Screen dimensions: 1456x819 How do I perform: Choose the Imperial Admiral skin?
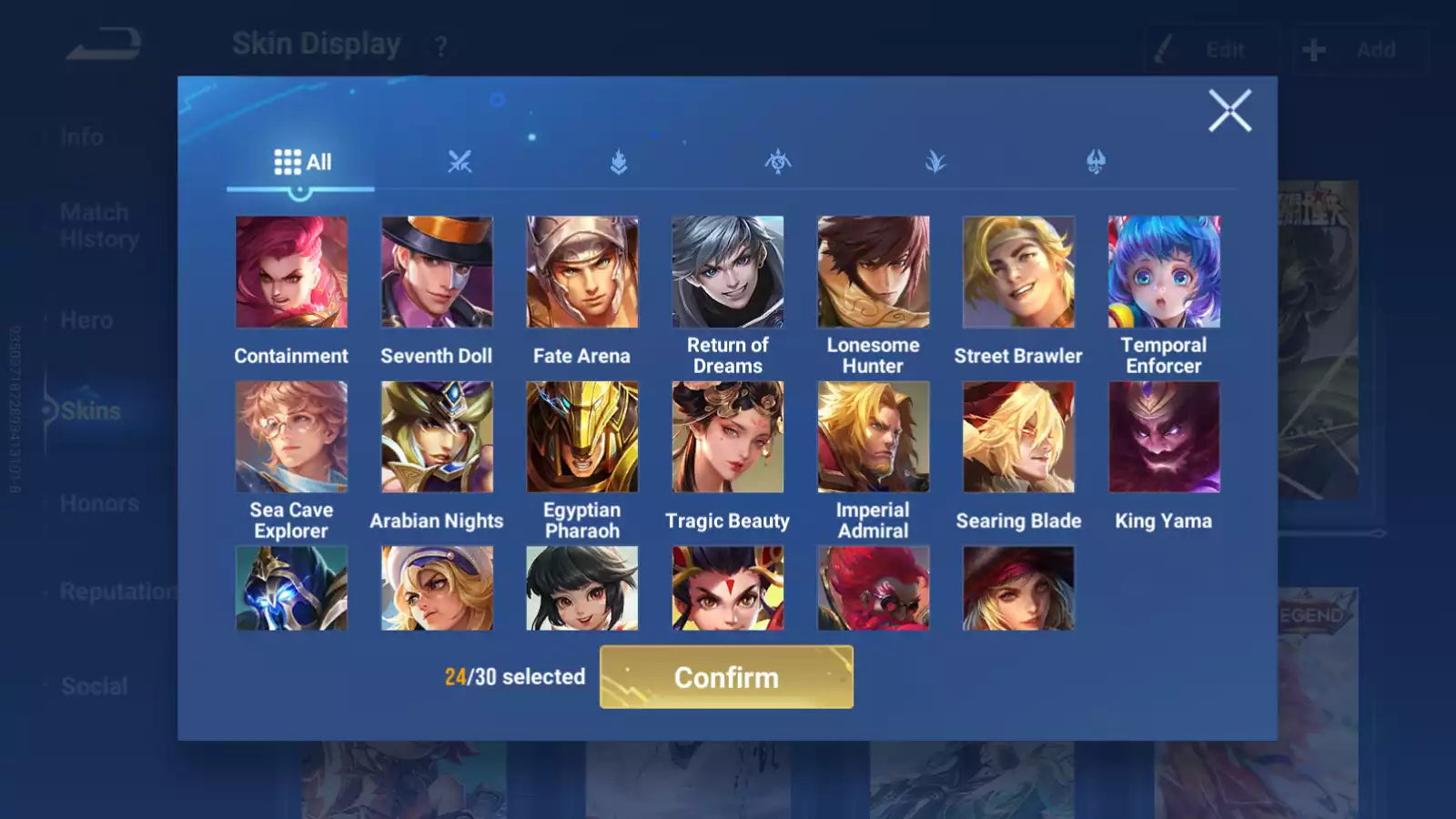[874, 437]
